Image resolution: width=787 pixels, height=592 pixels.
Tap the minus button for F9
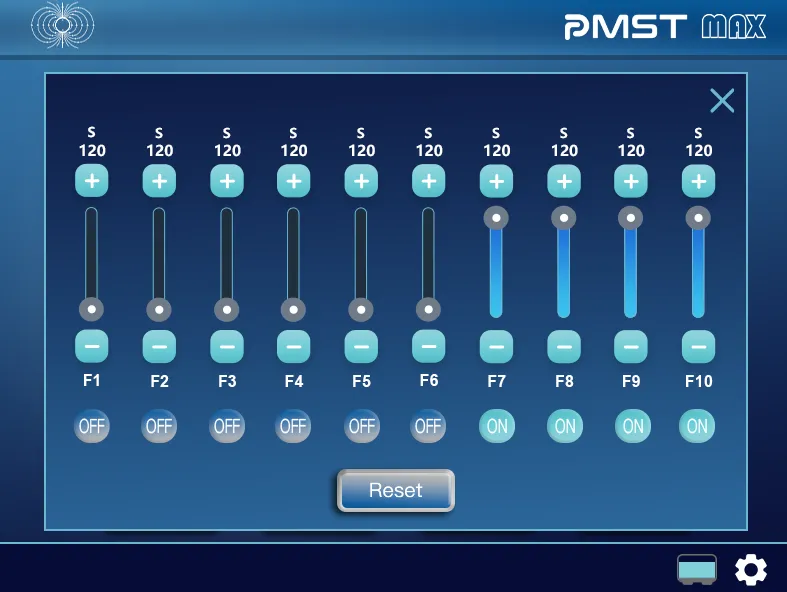[x=631, y=346]
